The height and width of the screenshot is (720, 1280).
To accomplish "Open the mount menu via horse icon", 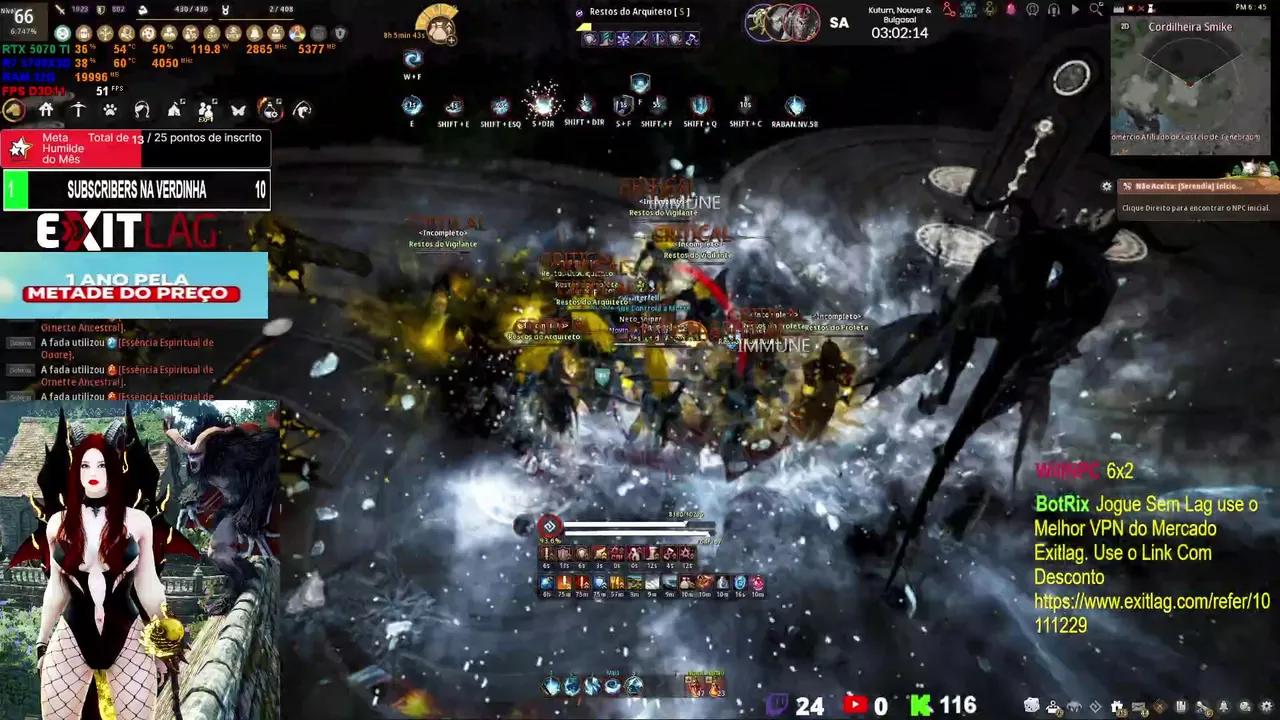I will tap(14, 110).
